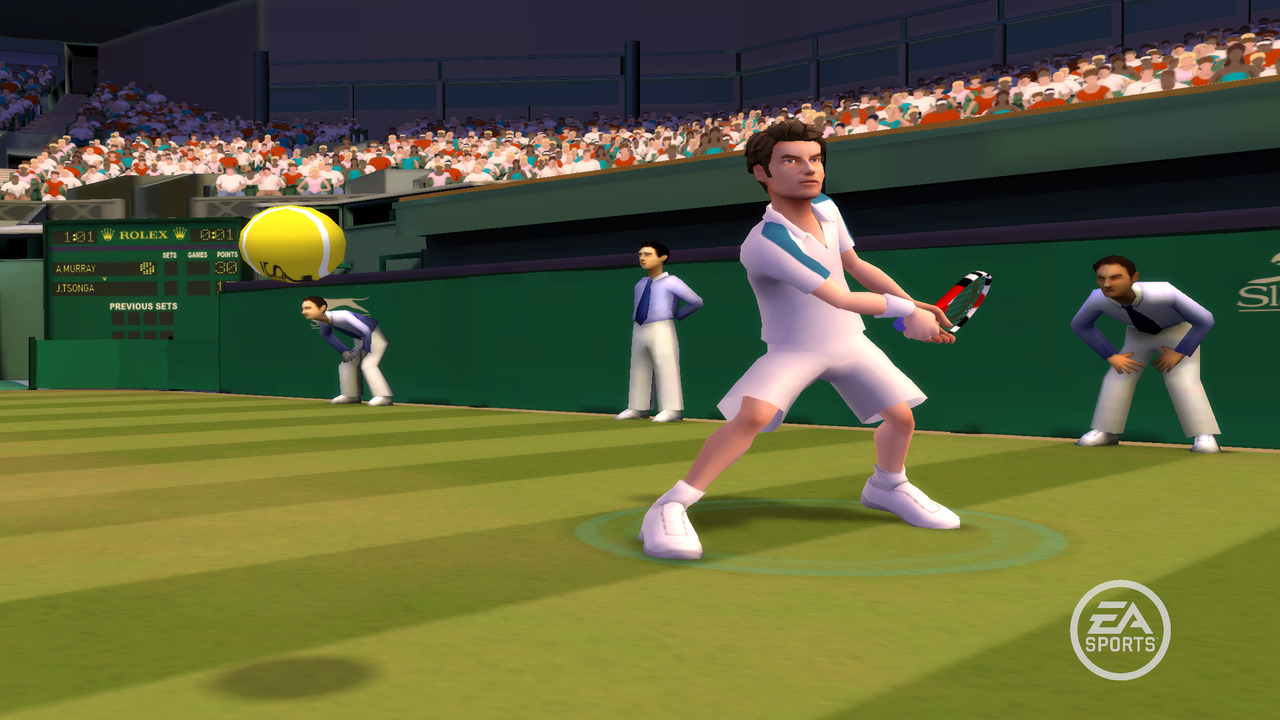Expand the PREVIOUS SETS section
1280x720 pixels.
click(x=144, y=306)
